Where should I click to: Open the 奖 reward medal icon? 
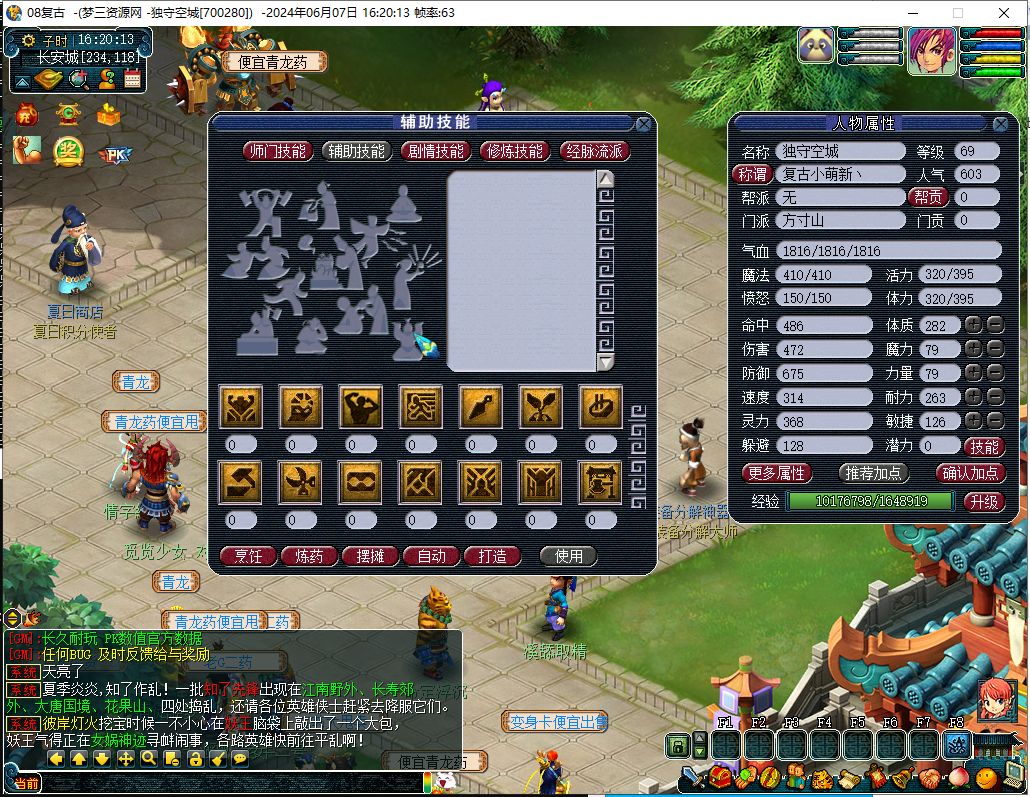68,150
